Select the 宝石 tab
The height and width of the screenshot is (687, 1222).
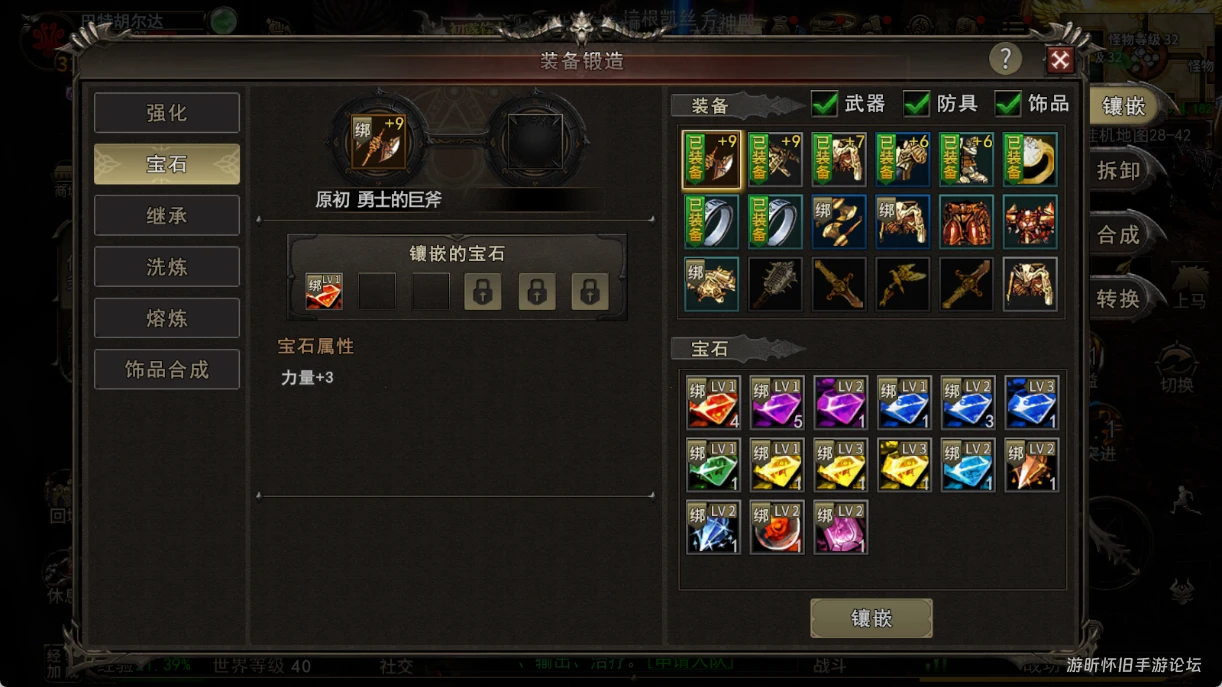tap(167, 164)
